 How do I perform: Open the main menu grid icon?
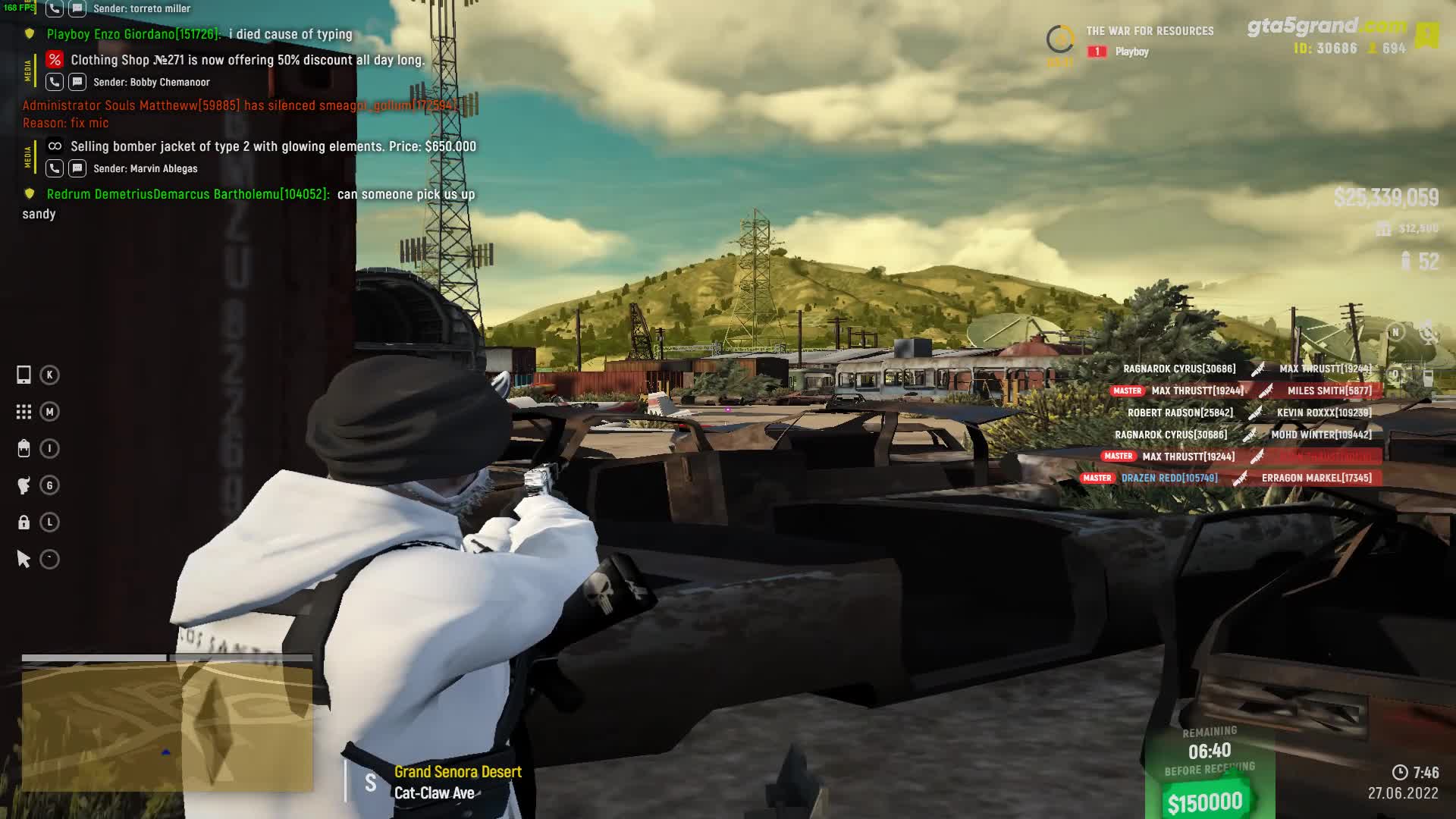click(24, 412)
